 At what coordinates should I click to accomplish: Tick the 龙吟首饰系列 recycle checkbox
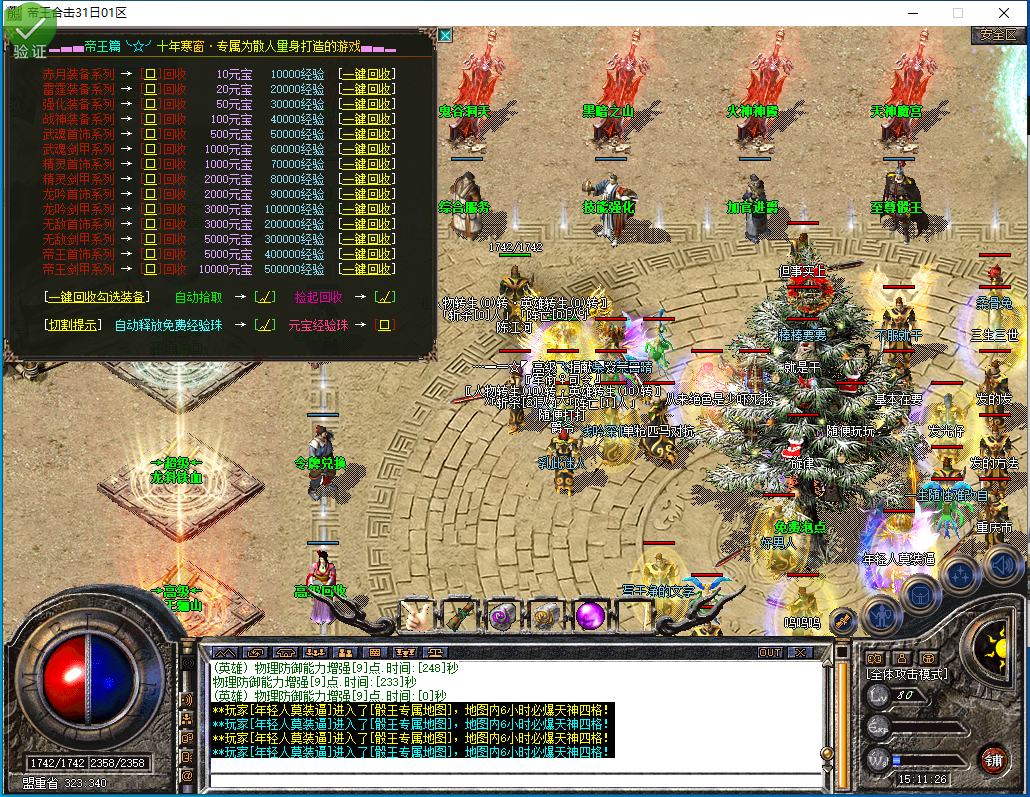(x=151, y=194)
